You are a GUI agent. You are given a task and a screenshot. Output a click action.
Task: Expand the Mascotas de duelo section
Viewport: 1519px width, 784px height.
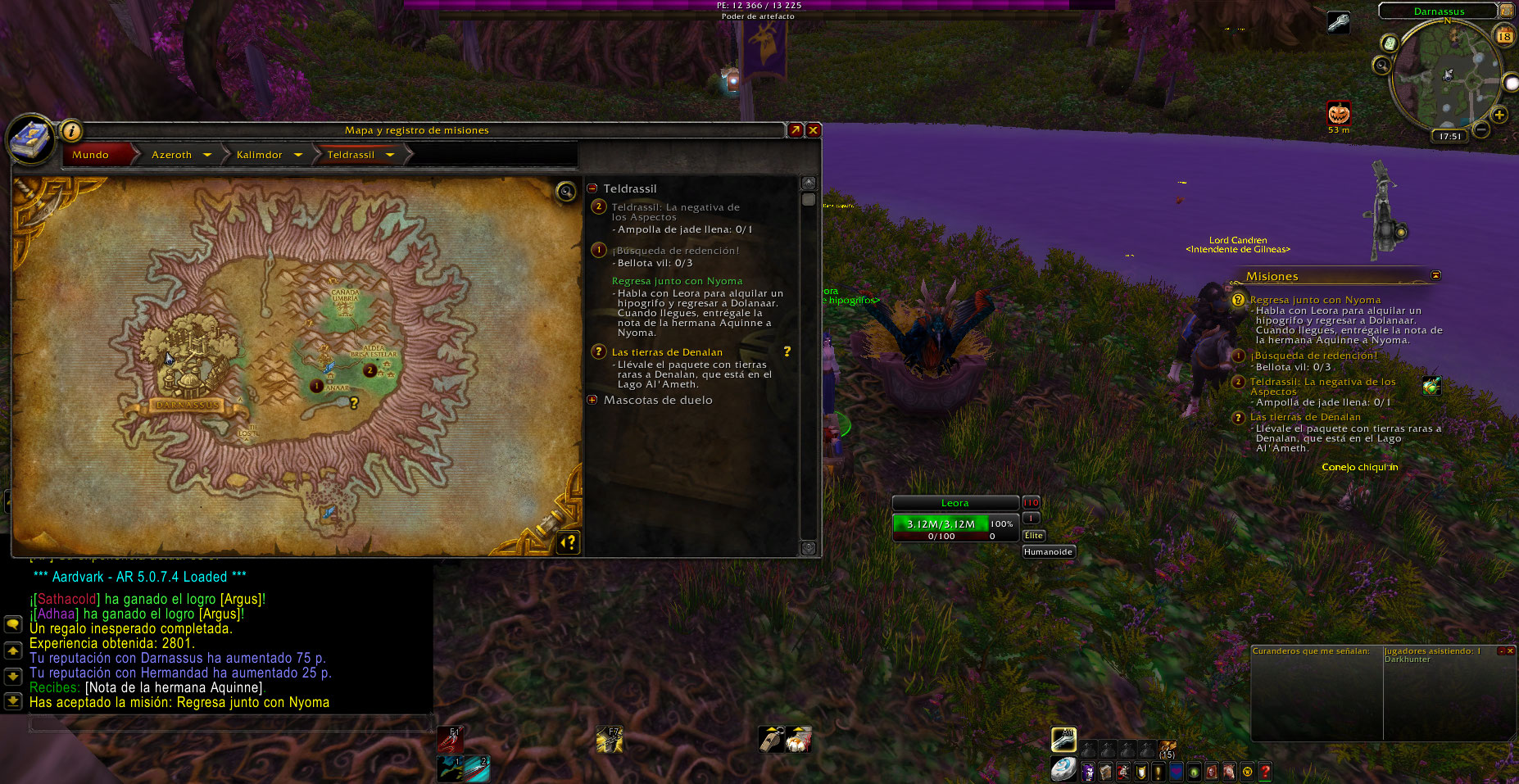click(592, 400)
